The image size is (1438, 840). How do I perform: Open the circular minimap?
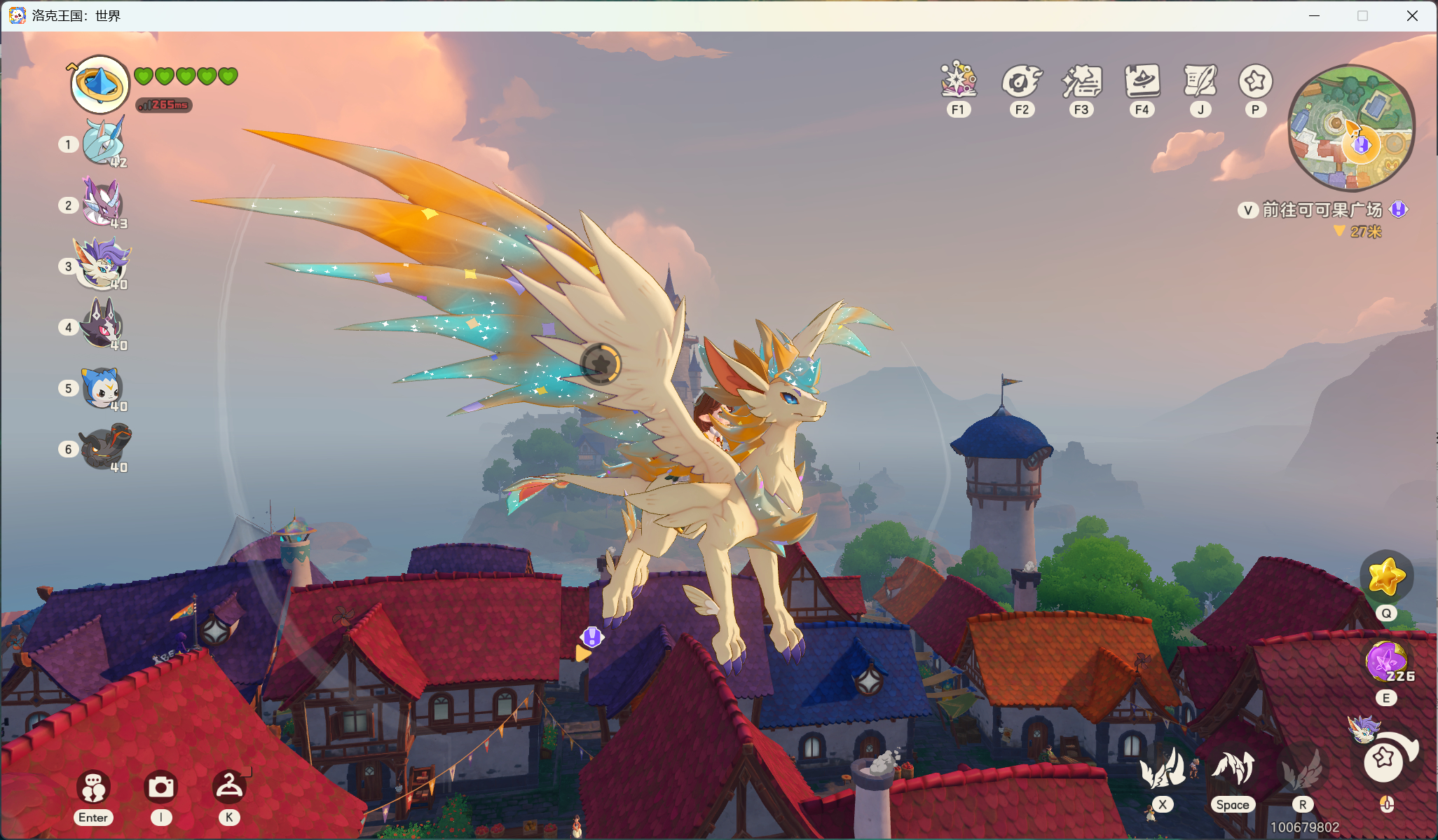pos(1351,128)
